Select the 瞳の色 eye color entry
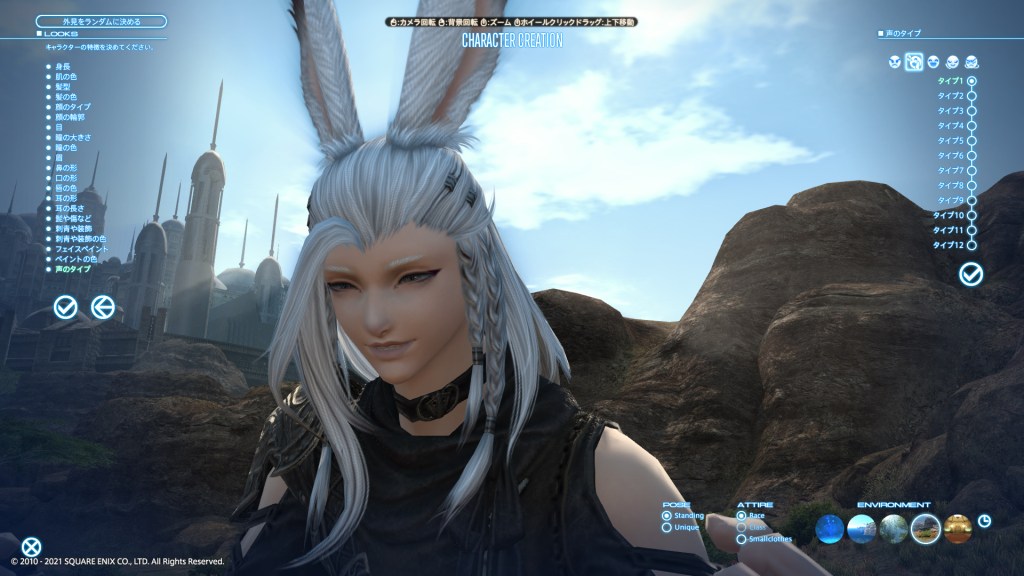The image size is (1024, 576). click(x=62, y=147)
